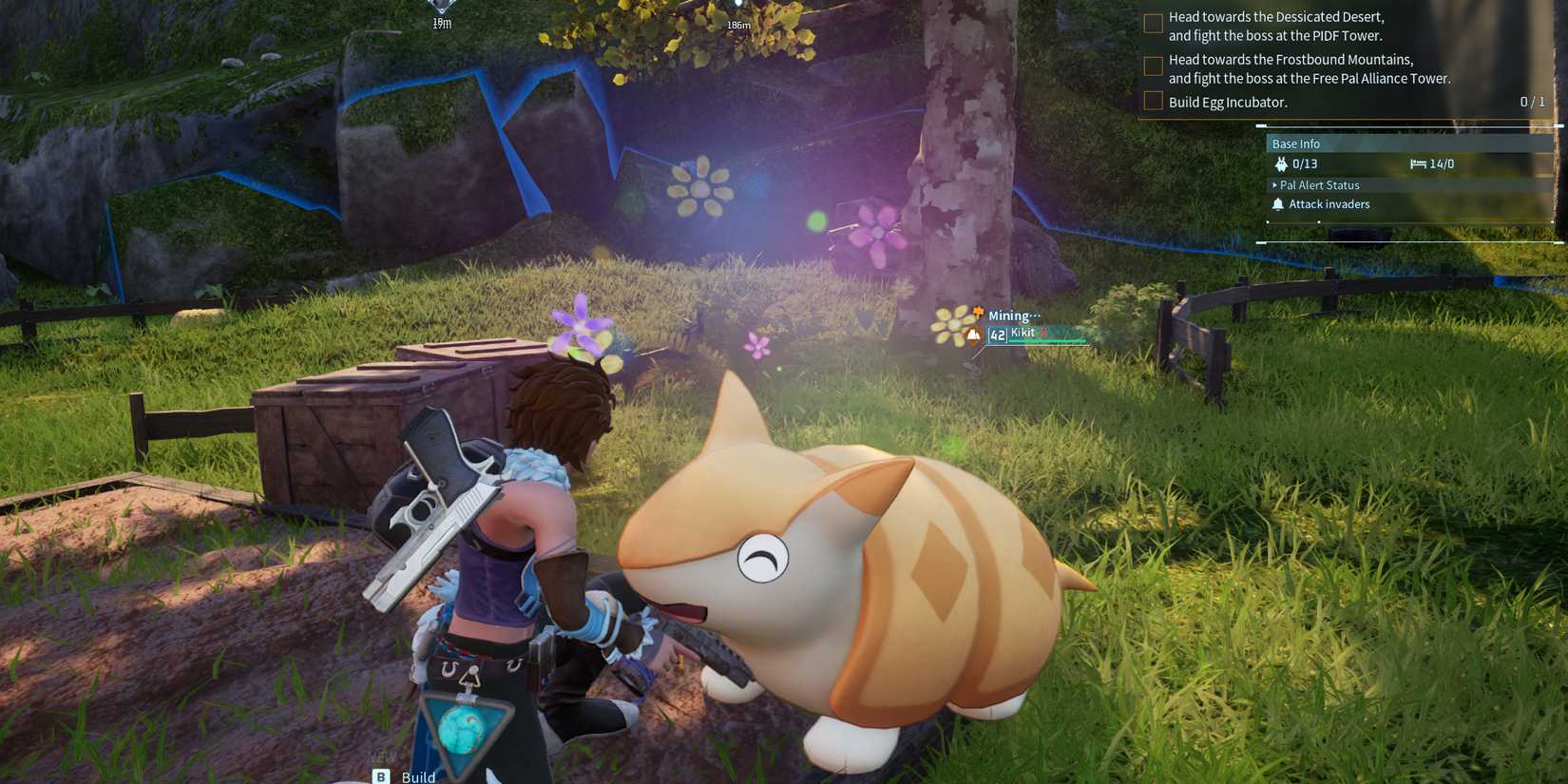
Task: Check off the Build Egg Incubator objective
Action: 1152,101
